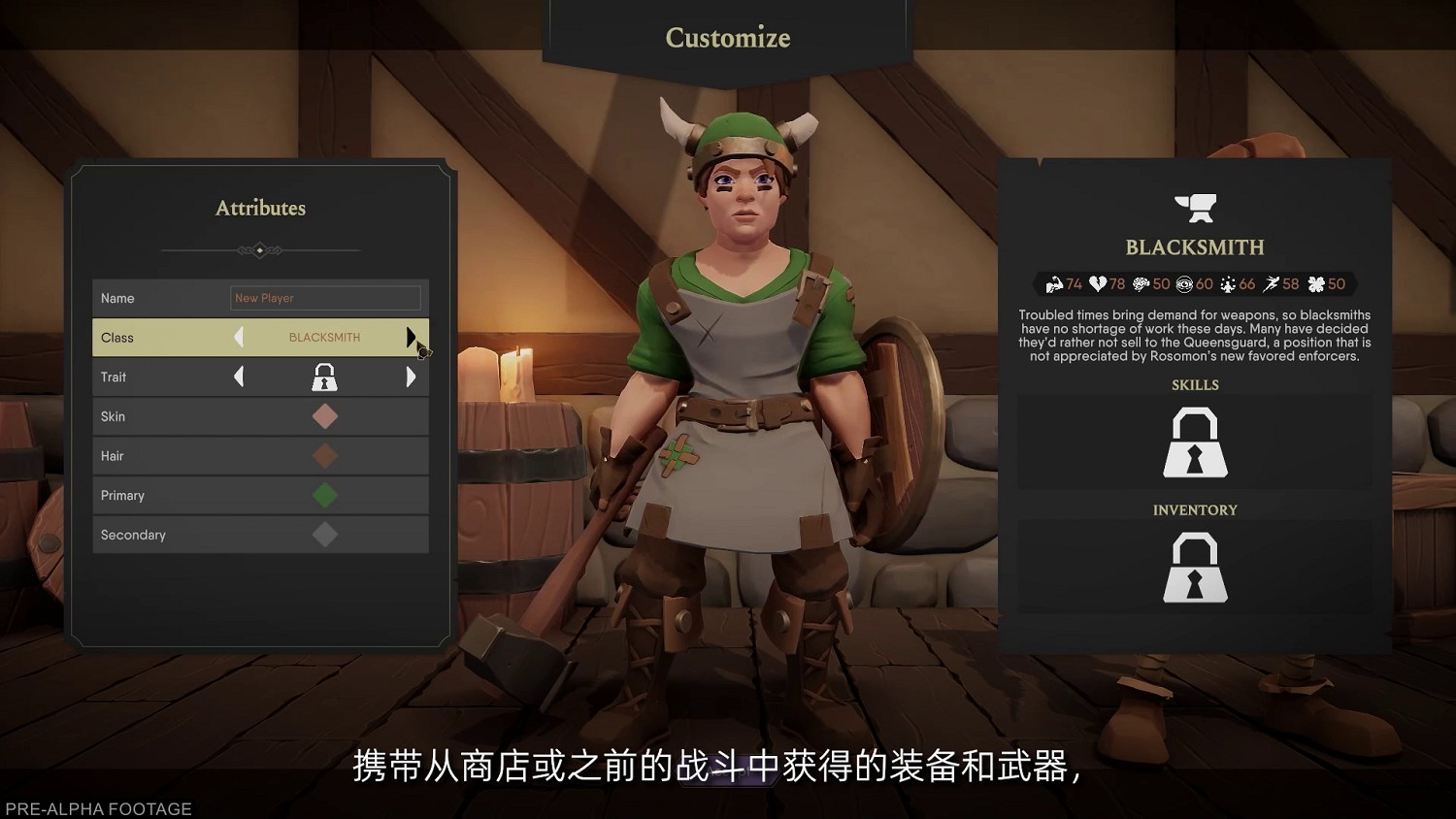
Task: Select the gray Secondary color swatch
Action: 325,535
